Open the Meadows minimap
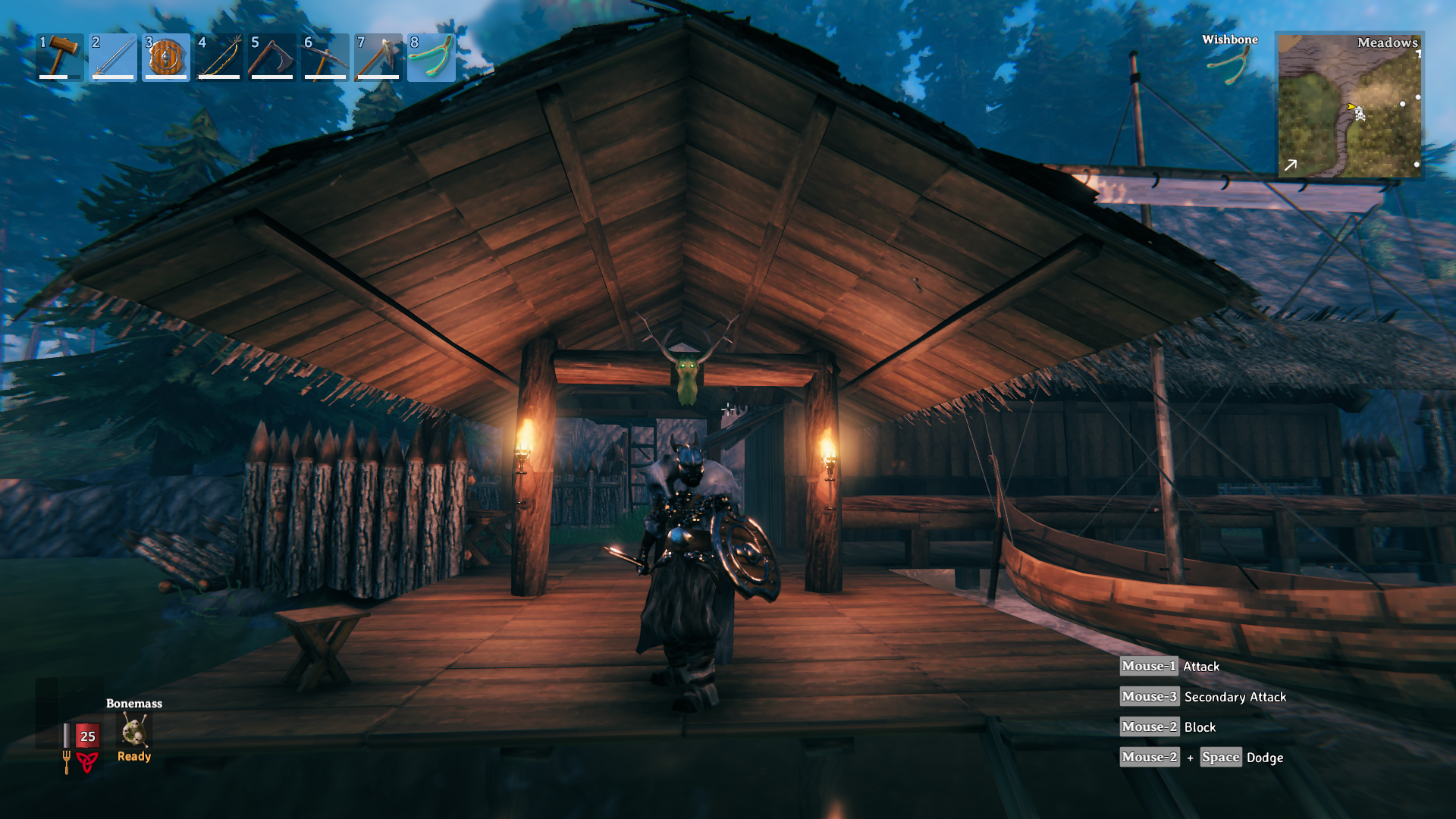The width and height of the screenshot is (1456, 819). click(1349, 105)
